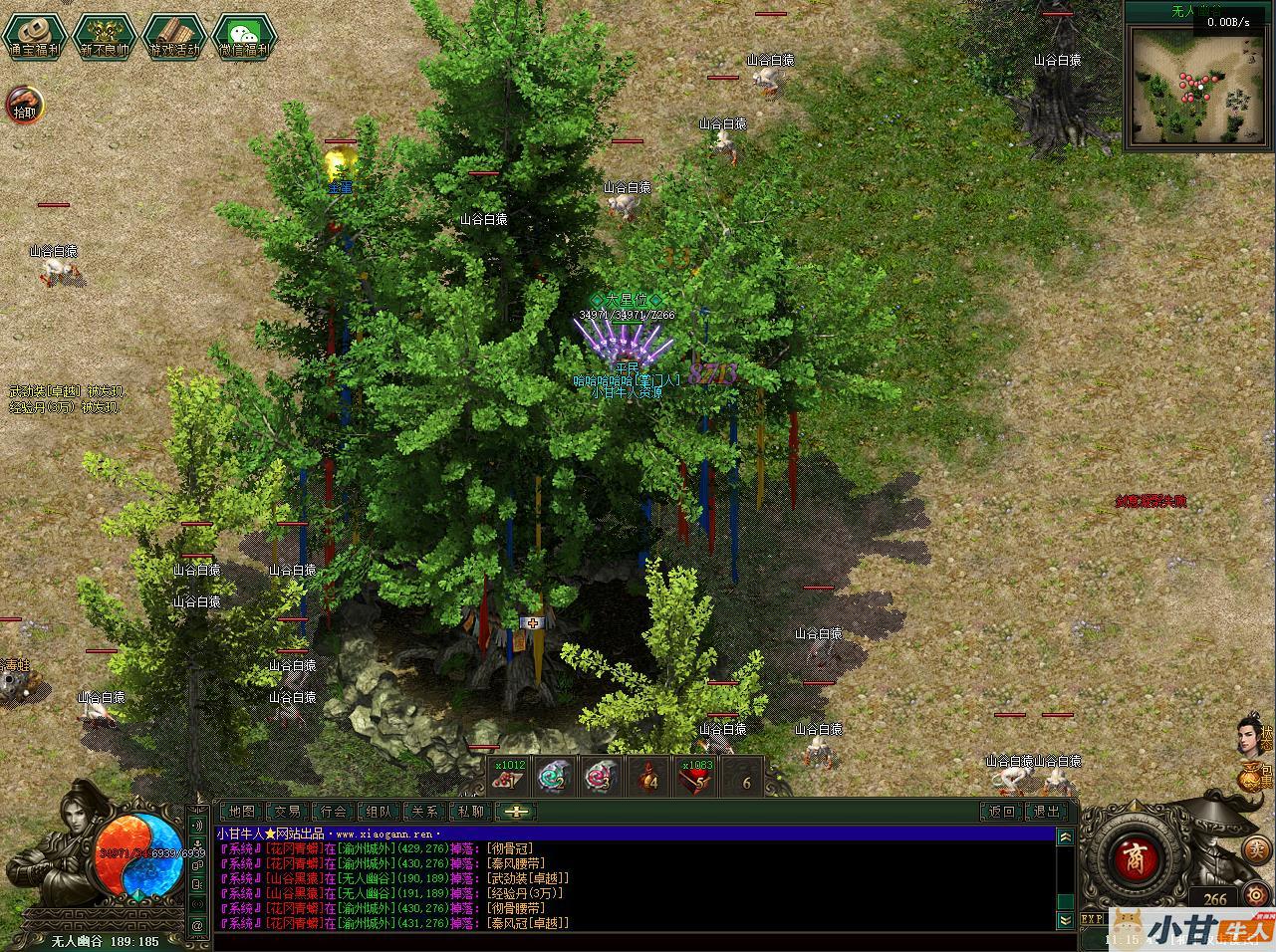Image resolution: width=1276 pixels, height=952 pixels.
Task: Open the red 商 shop orb
Action: [x=1130, y=858]
